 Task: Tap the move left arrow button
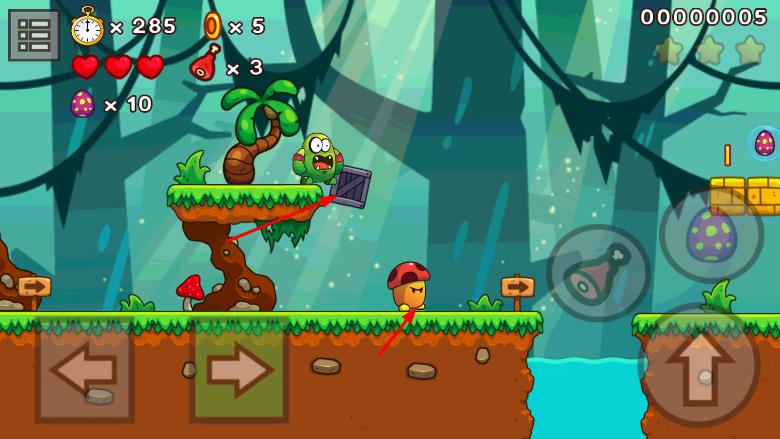point(84,370)
